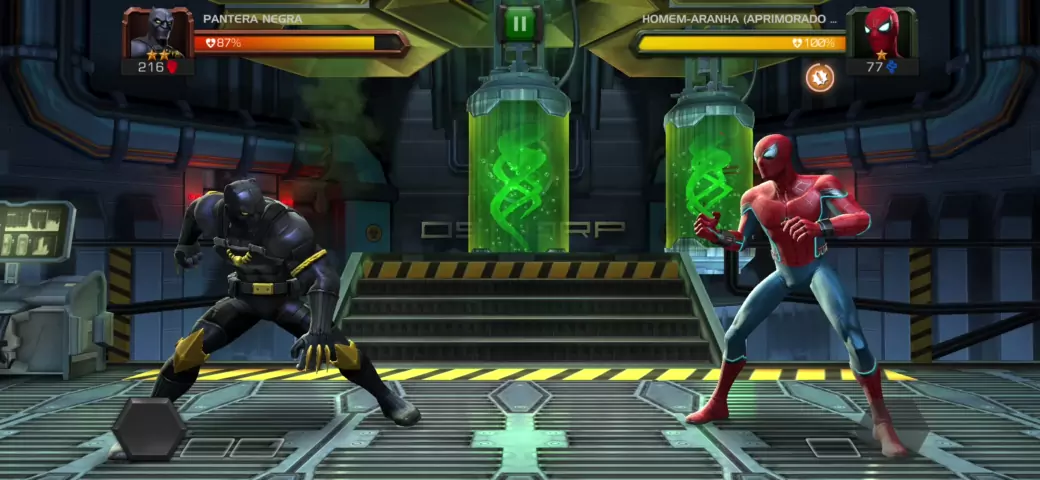Select the orange round buff icon
The width and height of the screenshot is (1040, 480).
[x=820, y=76]
